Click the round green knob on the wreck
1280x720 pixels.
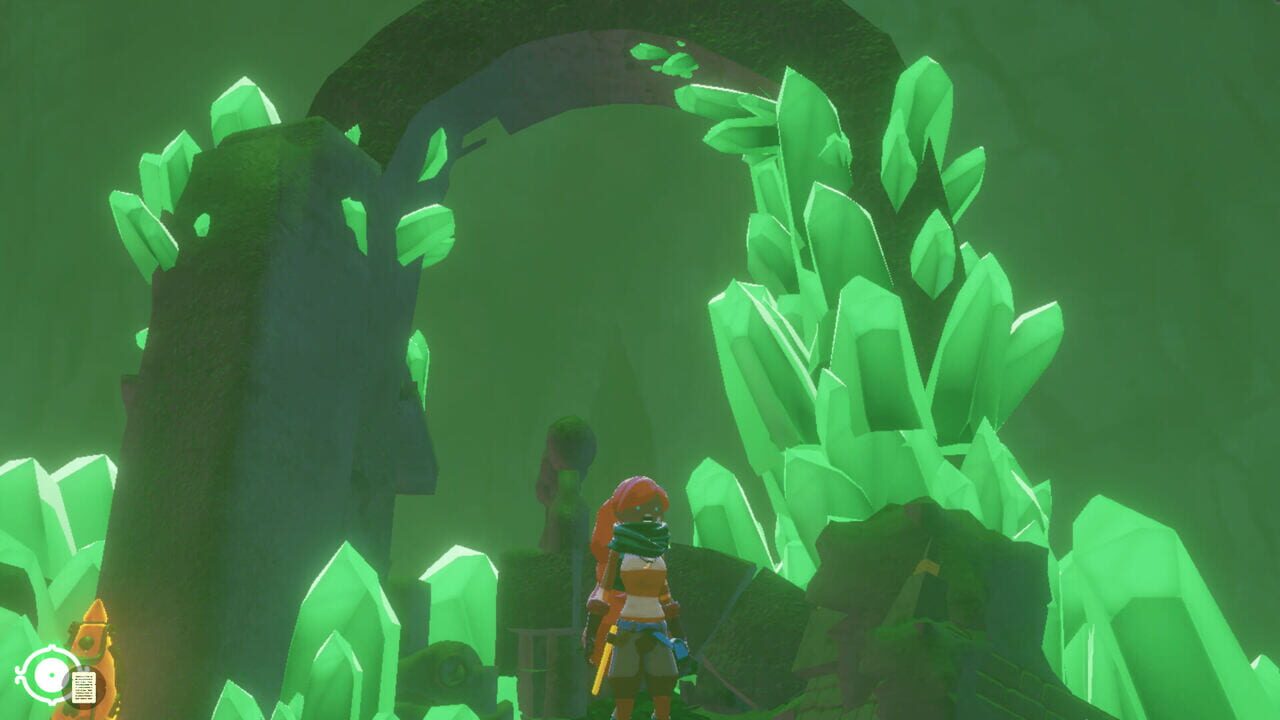[x=87, y=644]
